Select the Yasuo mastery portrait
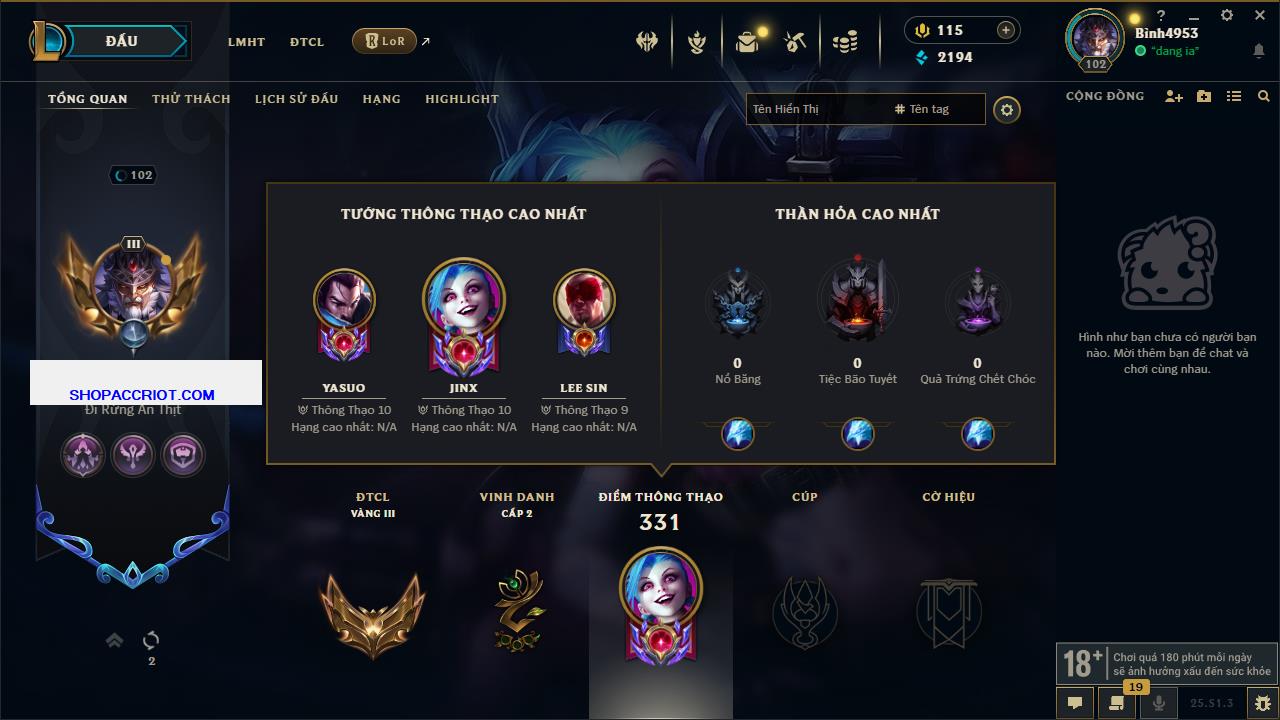1280x720 pixels. (x=344, y=300)
